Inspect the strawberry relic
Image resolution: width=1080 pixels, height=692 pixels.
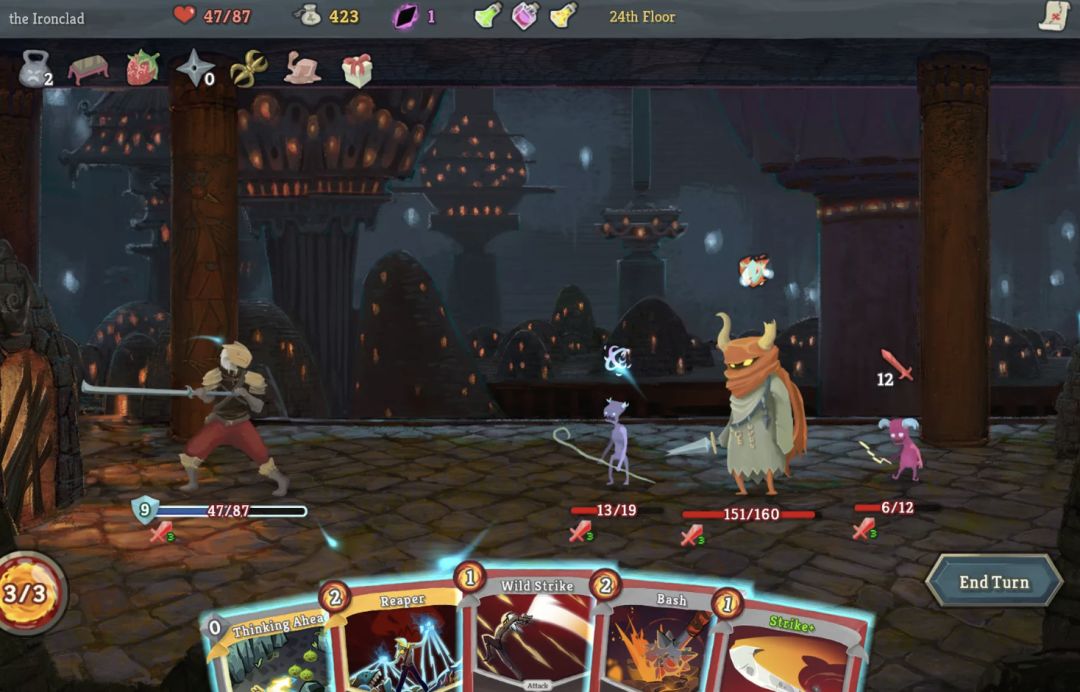coord(142,68)
